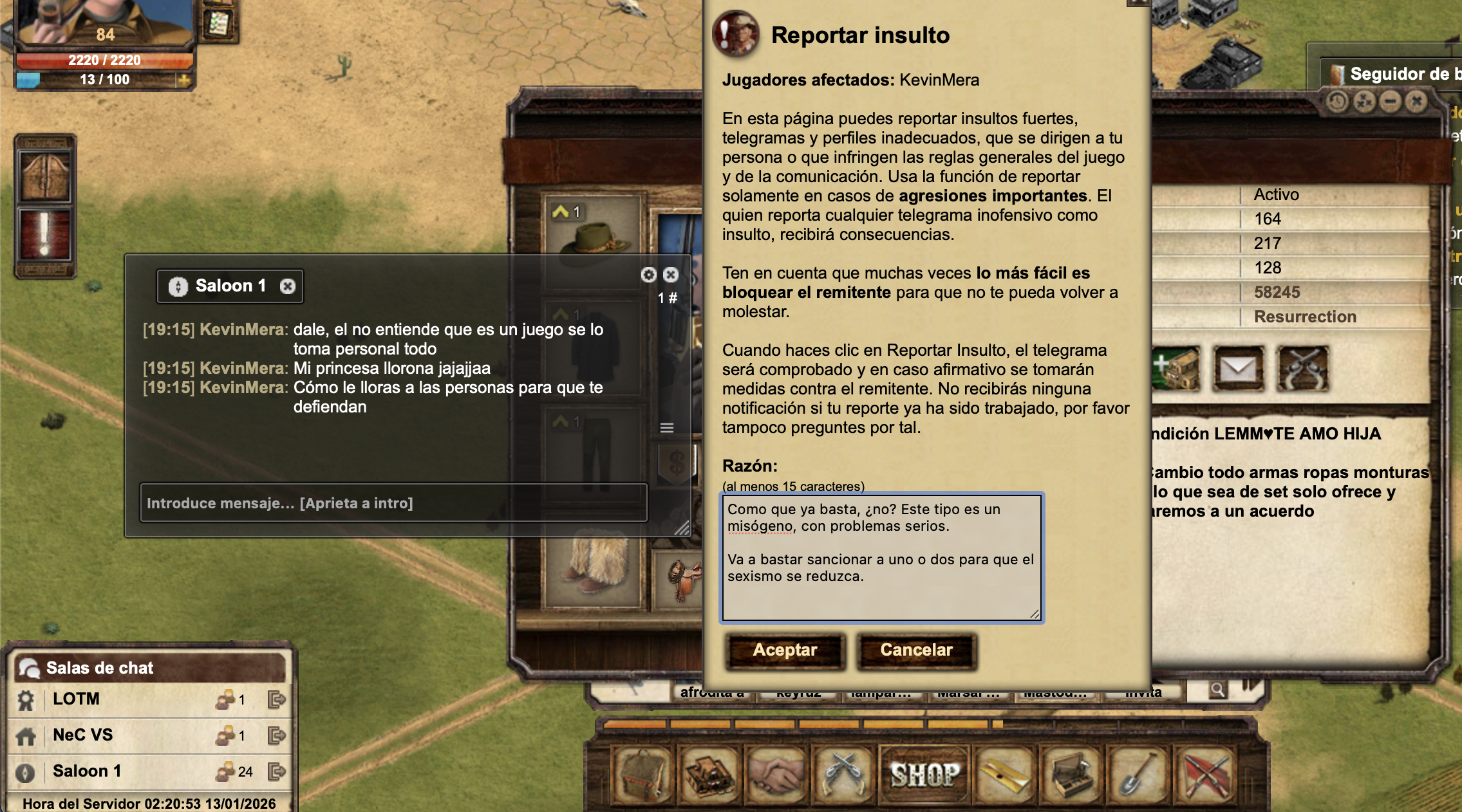Viewport: 1462px width, 812px height.
Task: Open the SHOP from the bottom bar
Action: coord(924,774)
